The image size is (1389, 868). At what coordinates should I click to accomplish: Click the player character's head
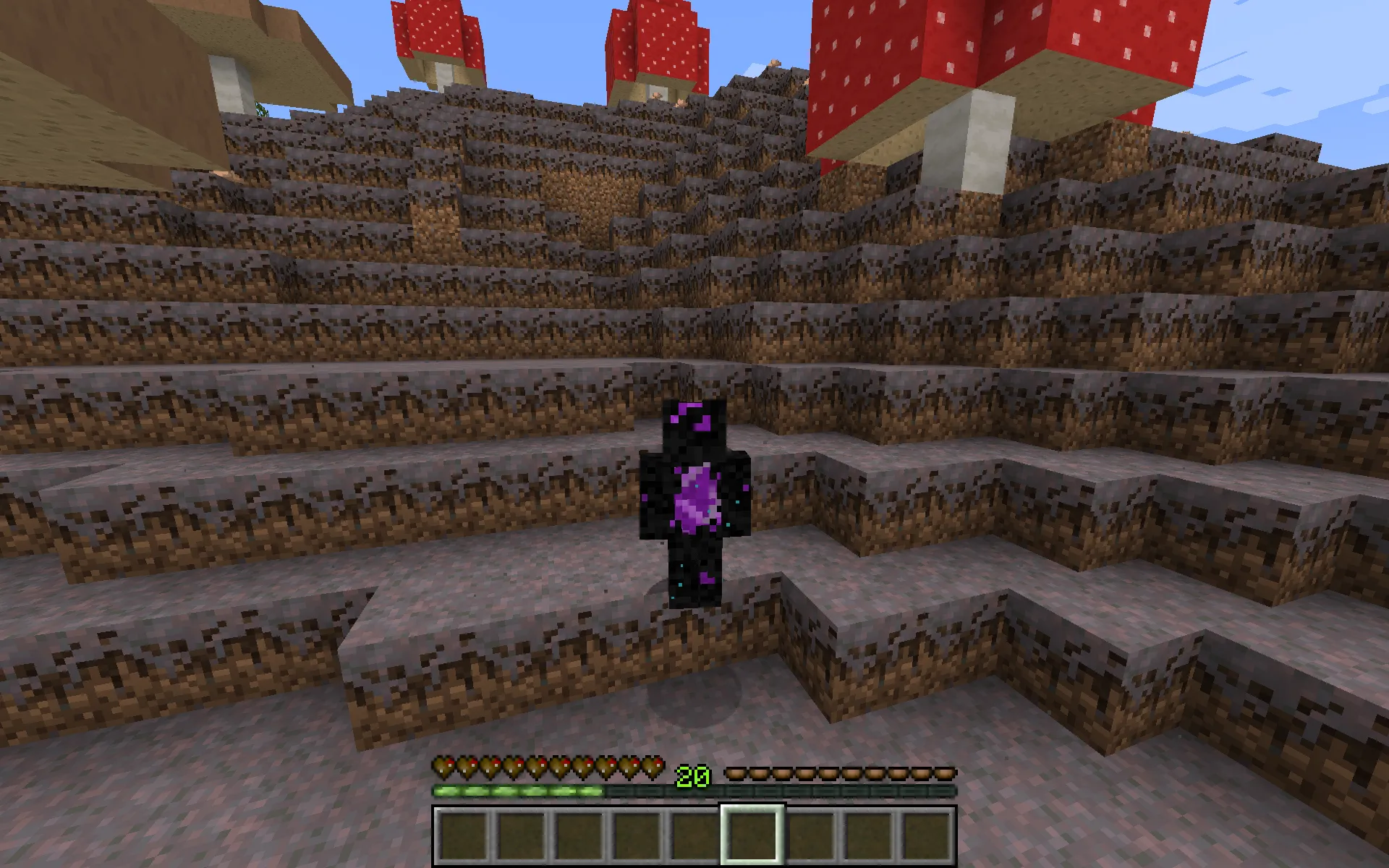(696, 427)
